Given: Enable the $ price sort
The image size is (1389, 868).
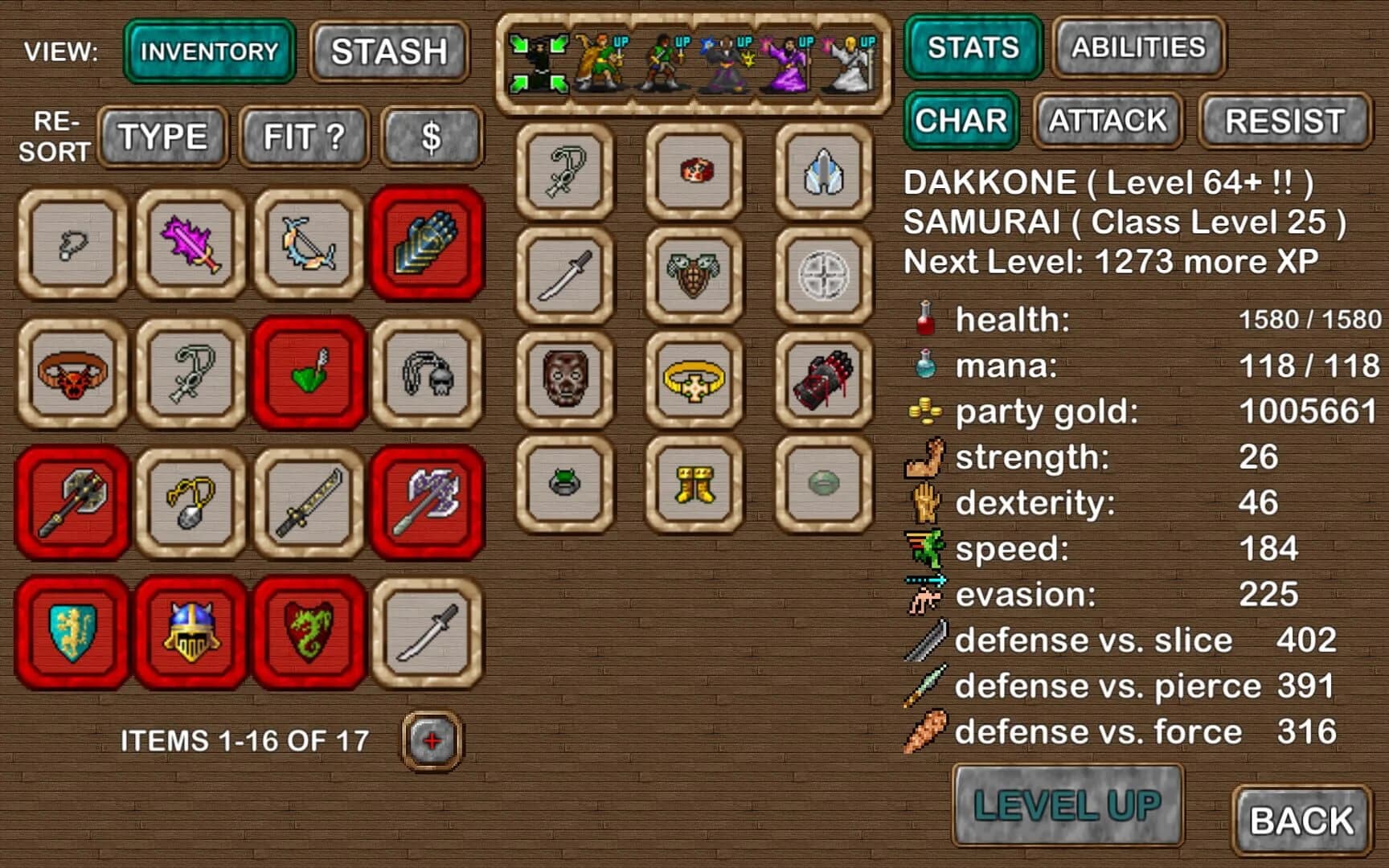Looking at the screenshot, I should coord(432,137).
